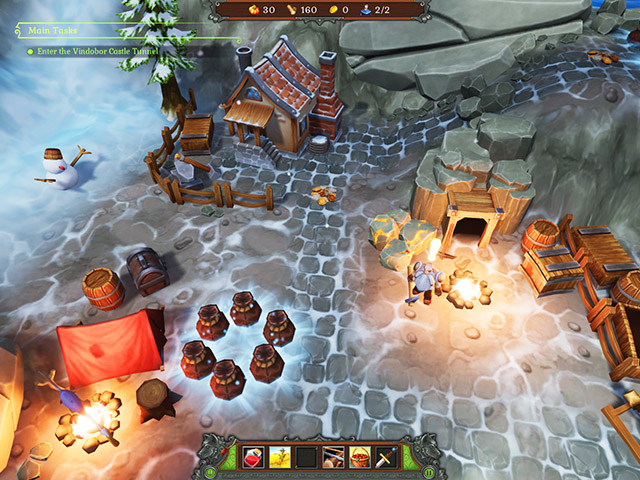Select the wood logs and saw slot
This screenshot has height=480, width=640.
(333, 458)
